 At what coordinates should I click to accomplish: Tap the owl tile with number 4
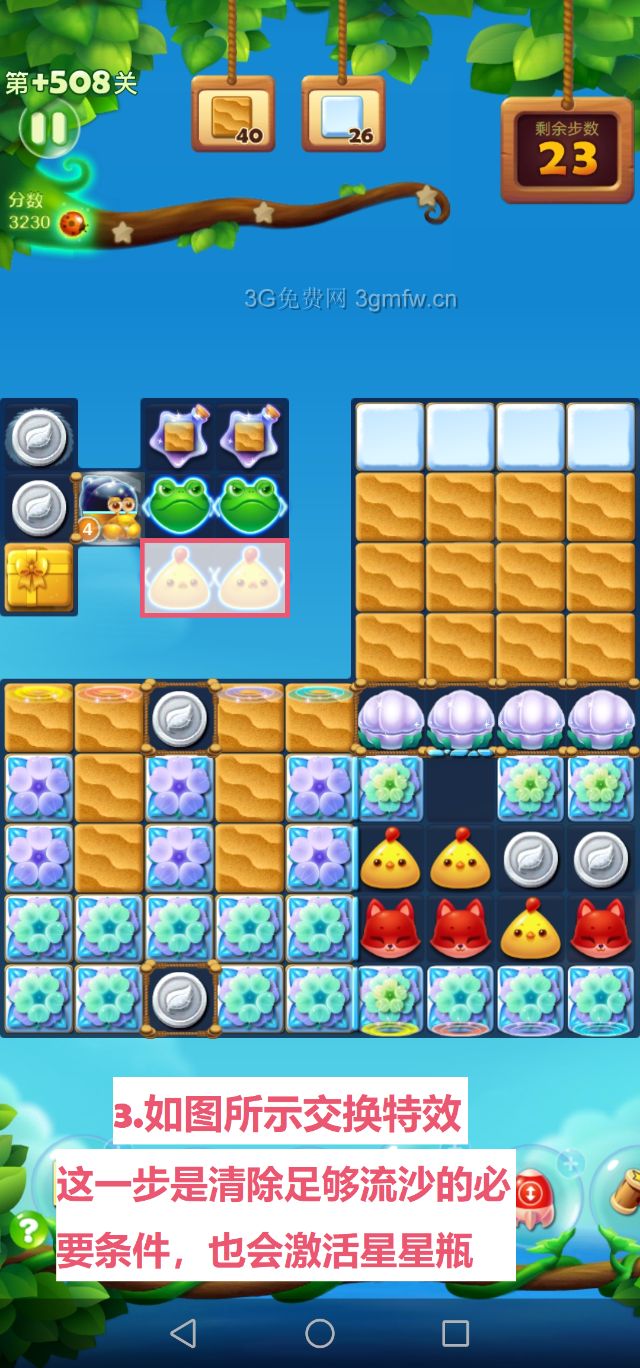tap(109, 508)
